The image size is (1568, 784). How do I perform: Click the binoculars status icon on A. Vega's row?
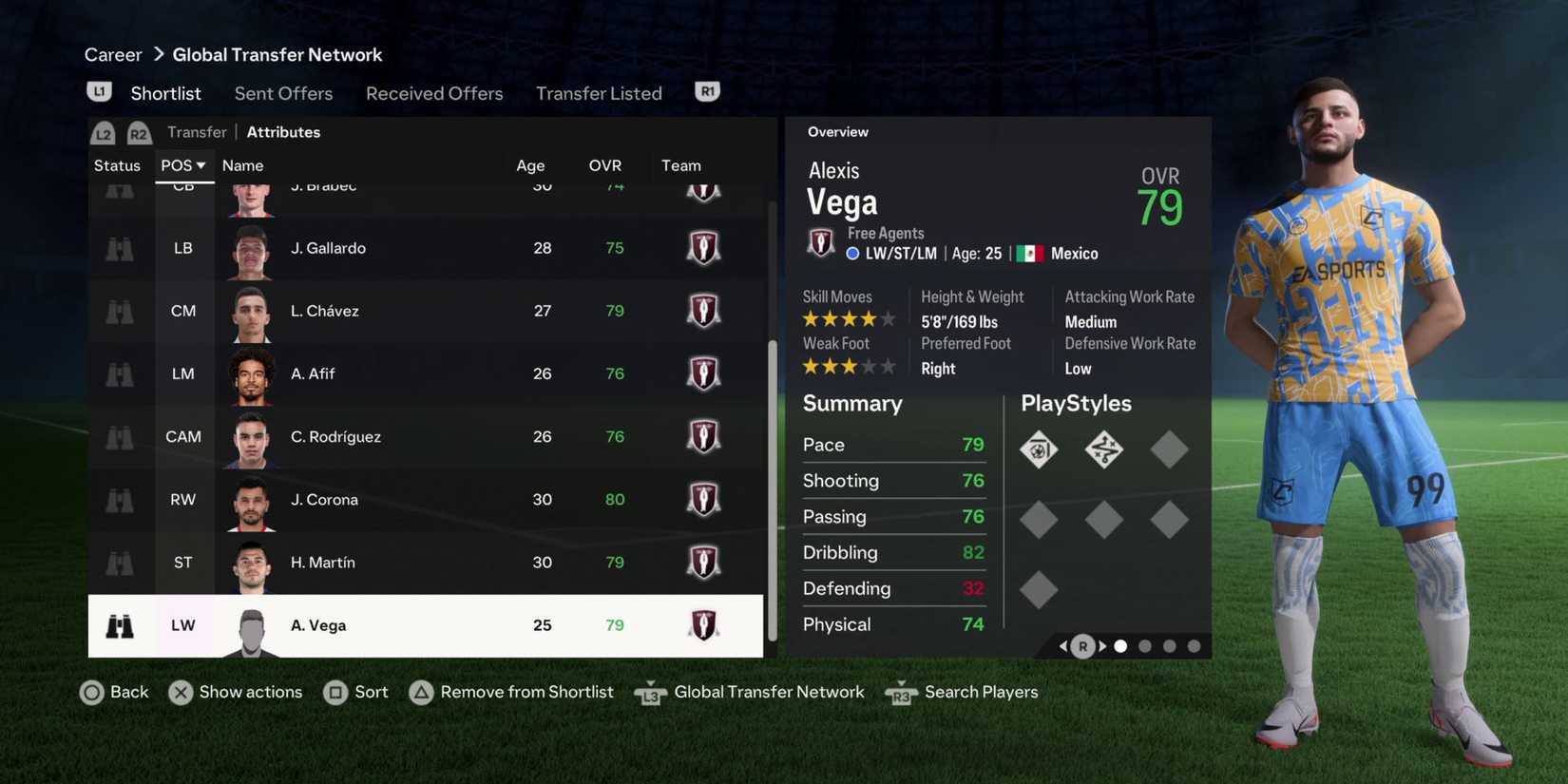[118, 625]
